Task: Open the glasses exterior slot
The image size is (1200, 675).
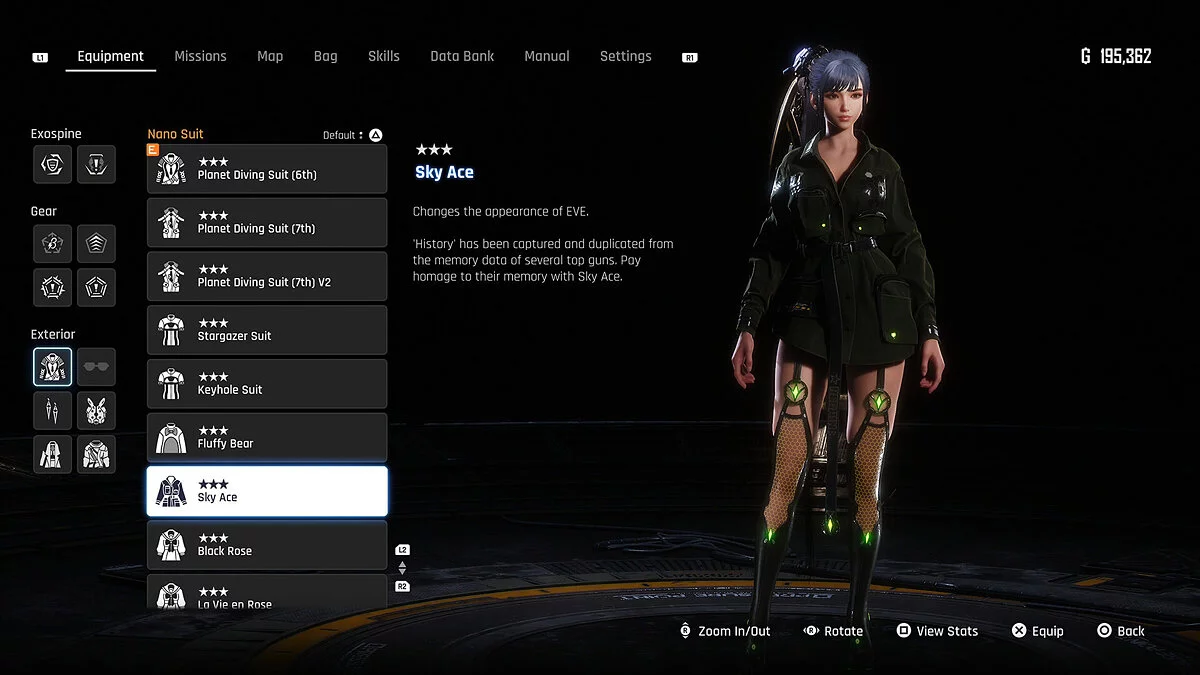Action: click(x=96, y=367)
